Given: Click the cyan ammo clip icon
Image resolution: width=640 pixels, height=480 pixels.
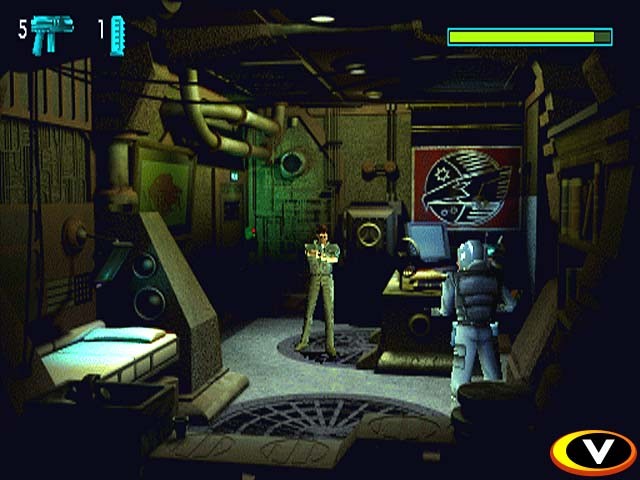Looking at the screenshot, I should tap(117, 33).
